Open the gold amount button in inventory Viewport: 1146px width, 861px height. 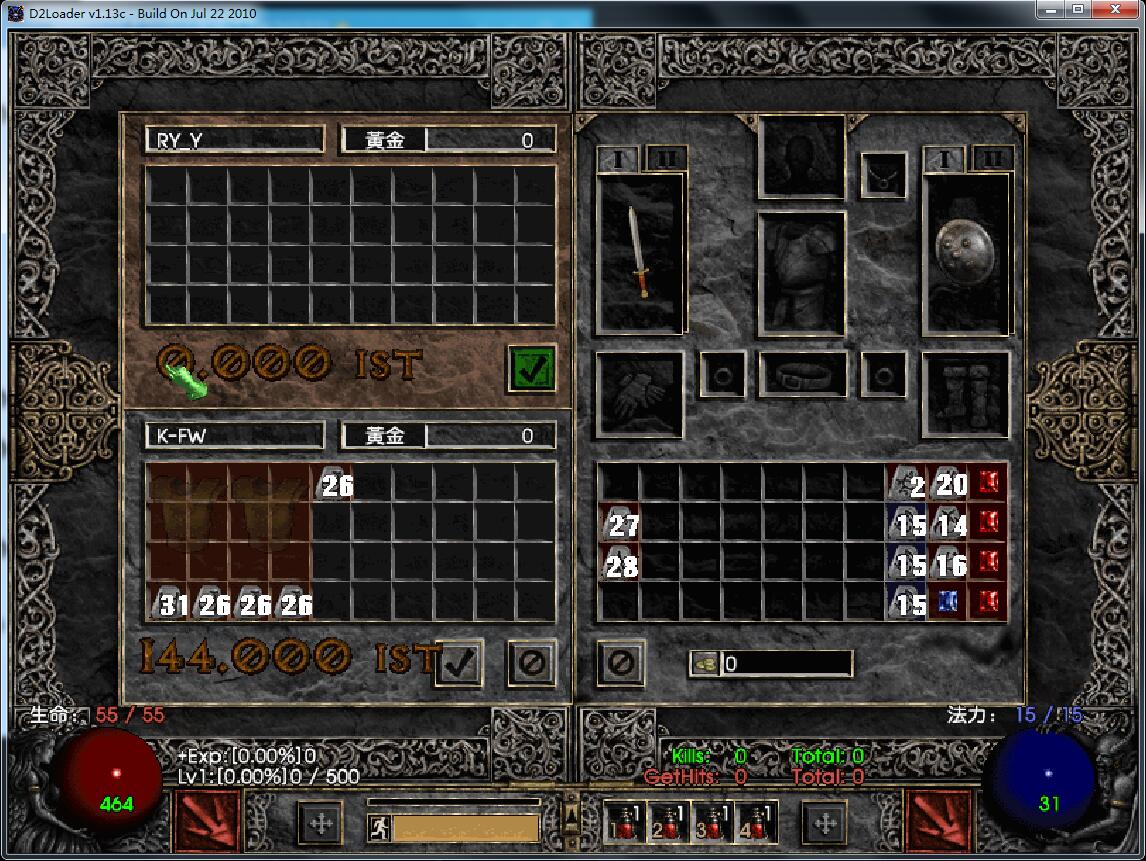tap(705, 663)
